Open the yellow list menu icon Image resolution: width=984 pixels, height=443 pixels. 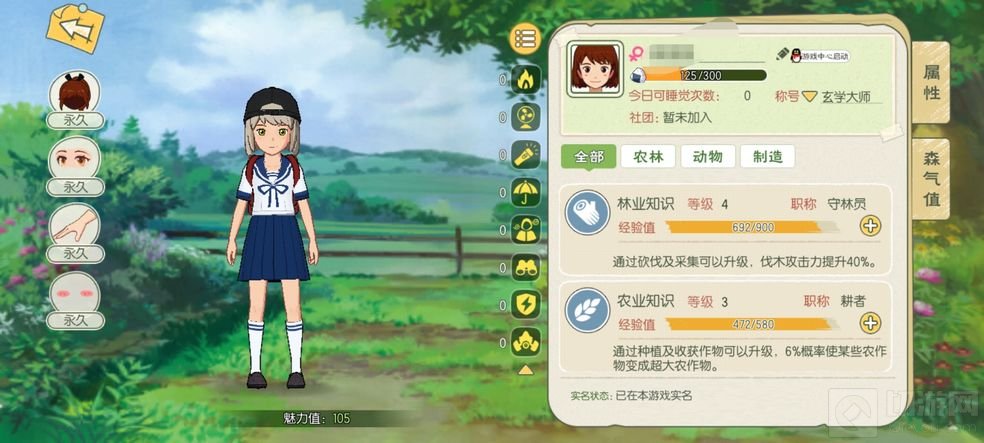[x=525, y=39]
